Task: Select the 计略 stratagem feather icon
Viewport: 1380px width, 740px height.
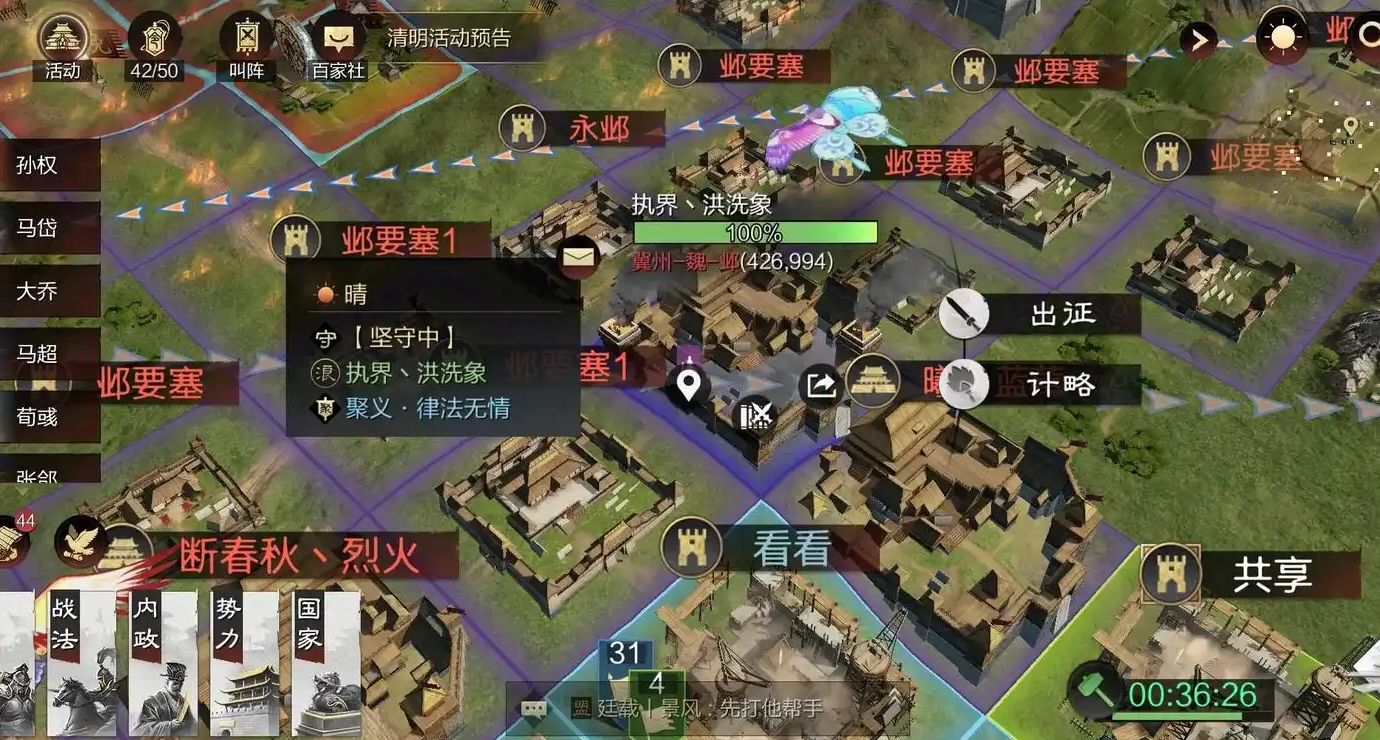Action: (x=963, y=384)
